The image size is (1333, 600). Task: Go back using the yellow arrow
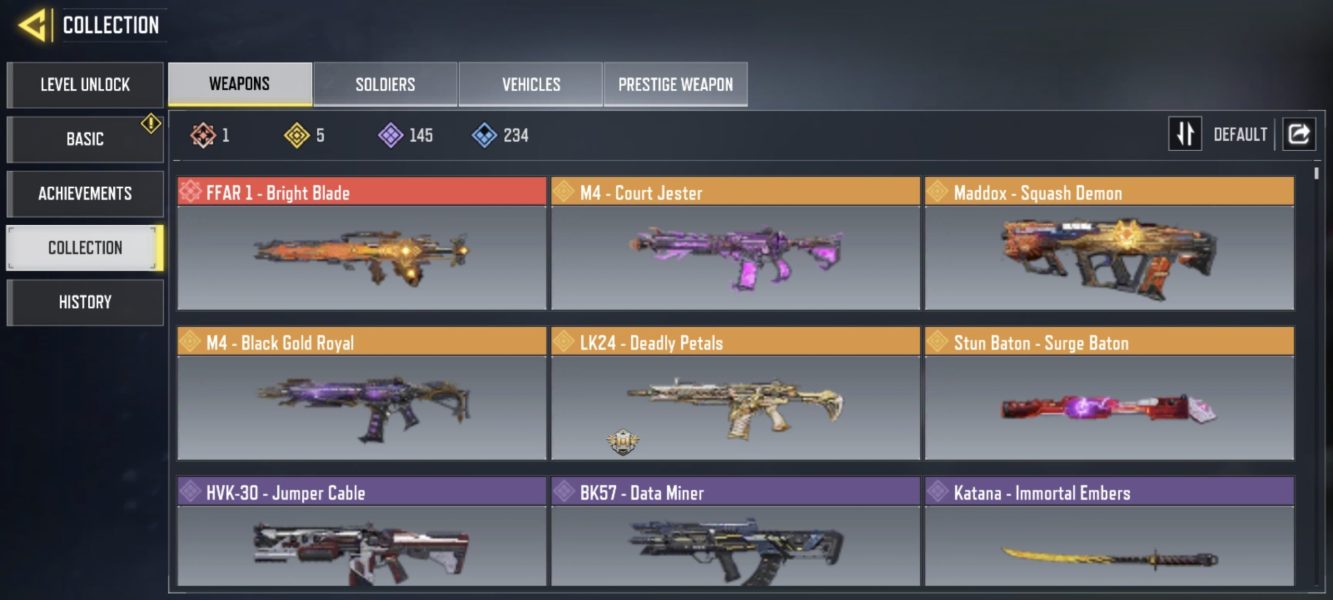point(33,25)
